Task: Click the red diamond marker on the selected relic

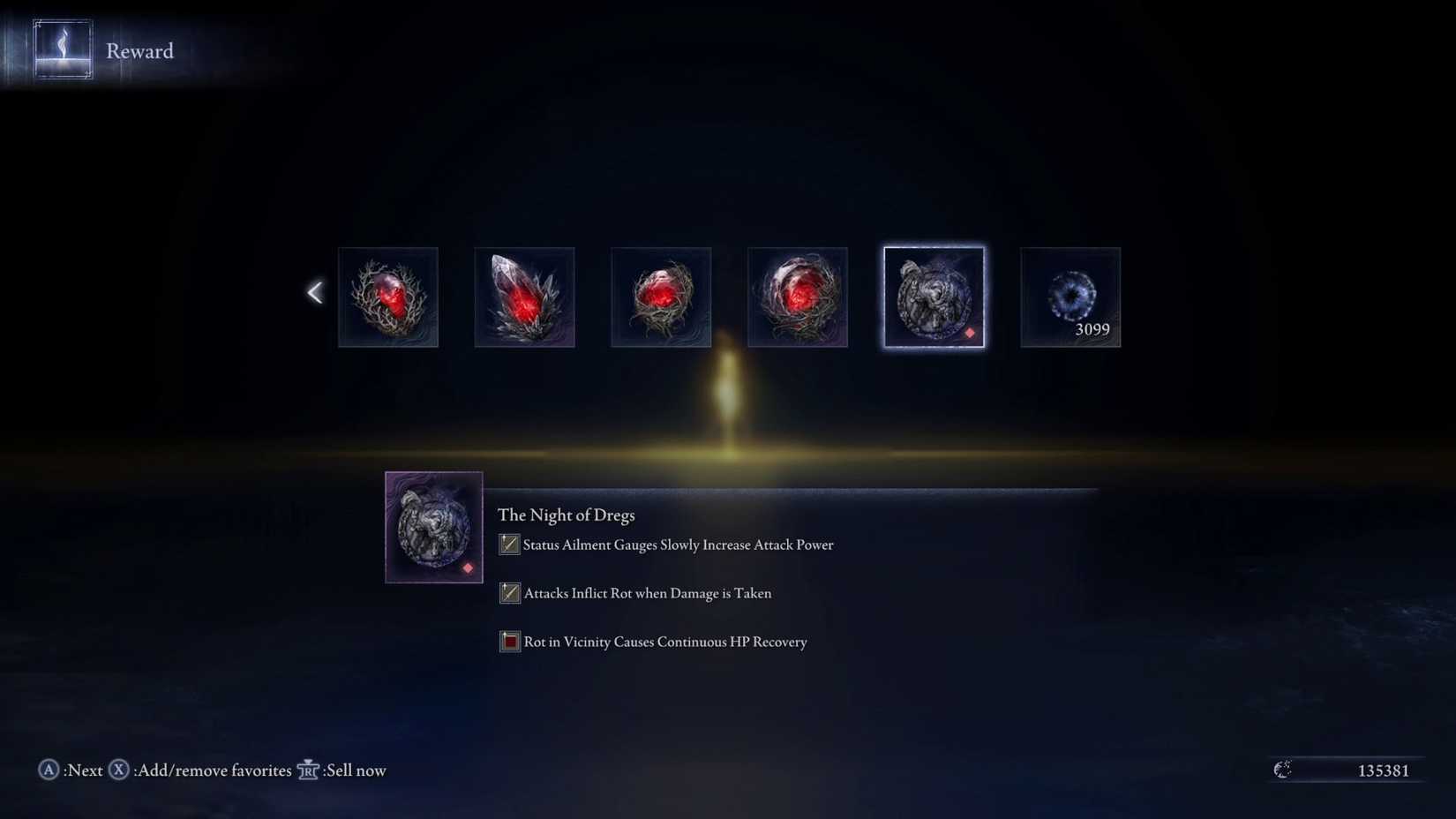Action: tap(972, 334)
